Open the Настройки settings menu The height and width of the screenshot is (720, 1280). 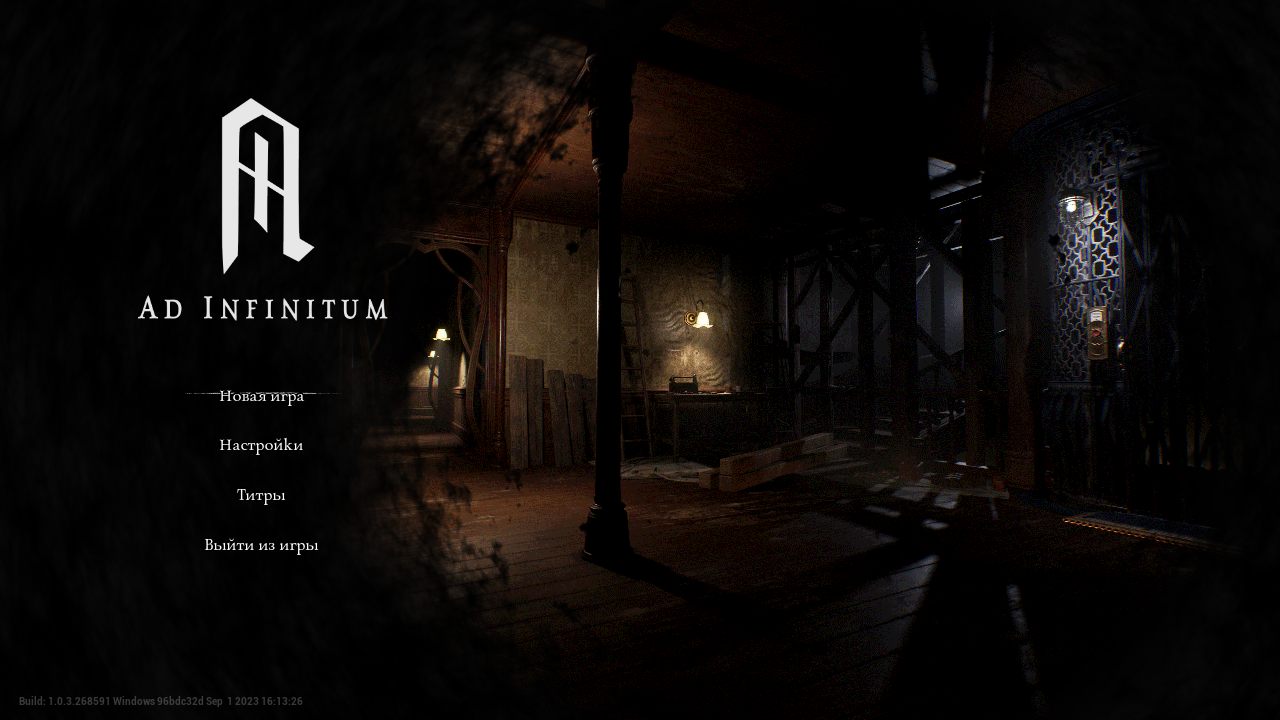coord(261,445)
